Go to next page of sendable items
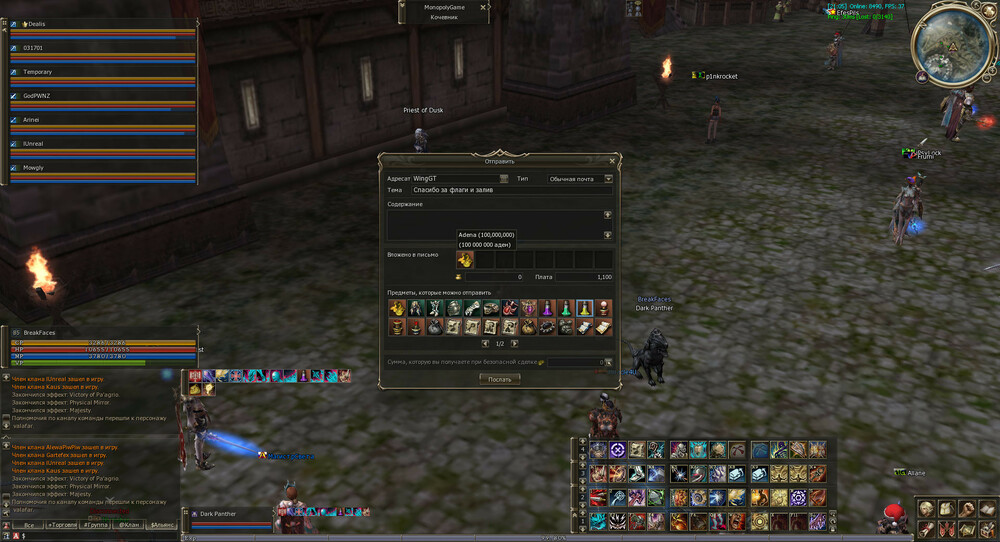Screen dimensions: 1000x542 click(515, 343)
